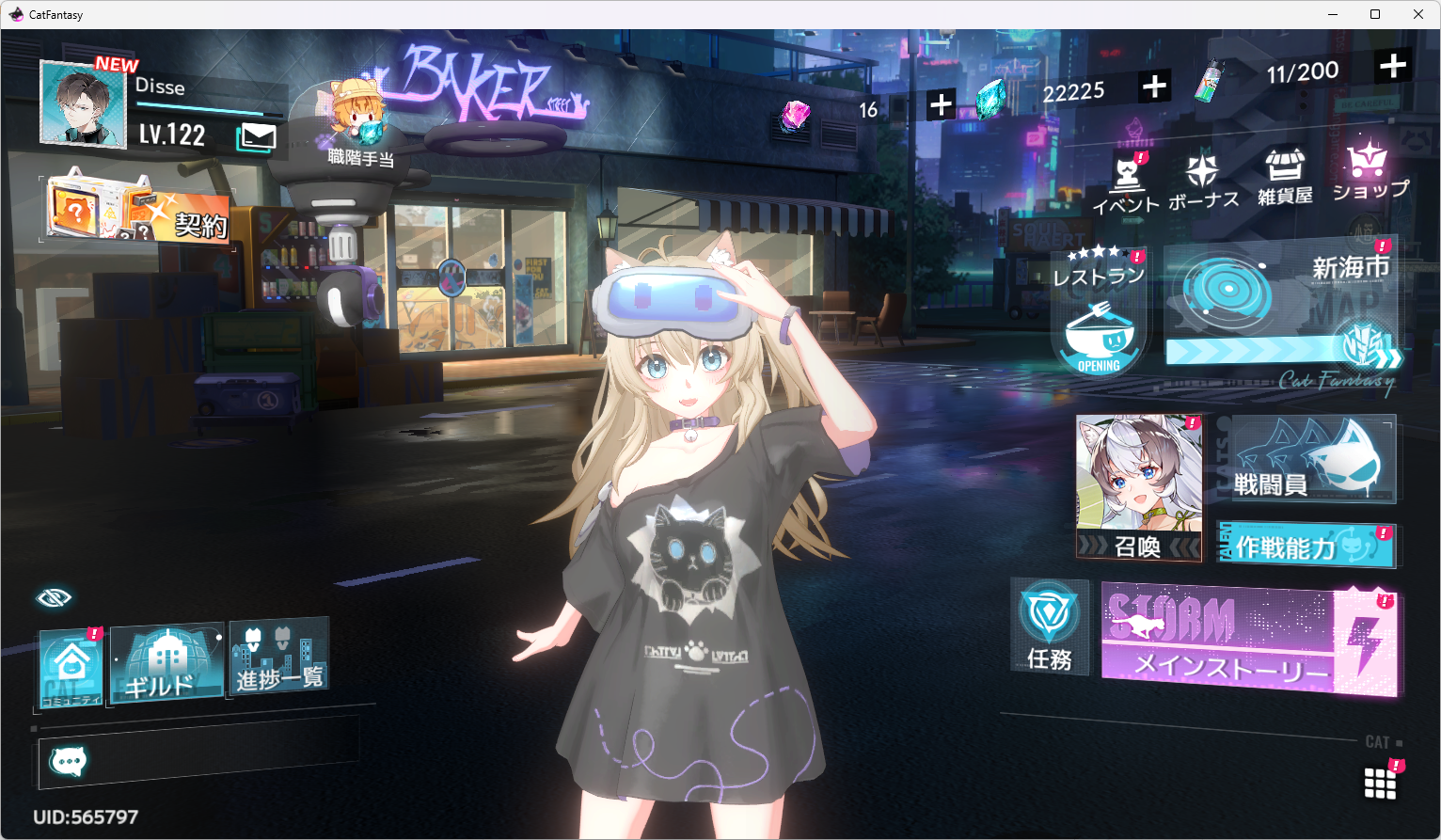
Task: Open the grid menu icon
Action: (1380, 783)
